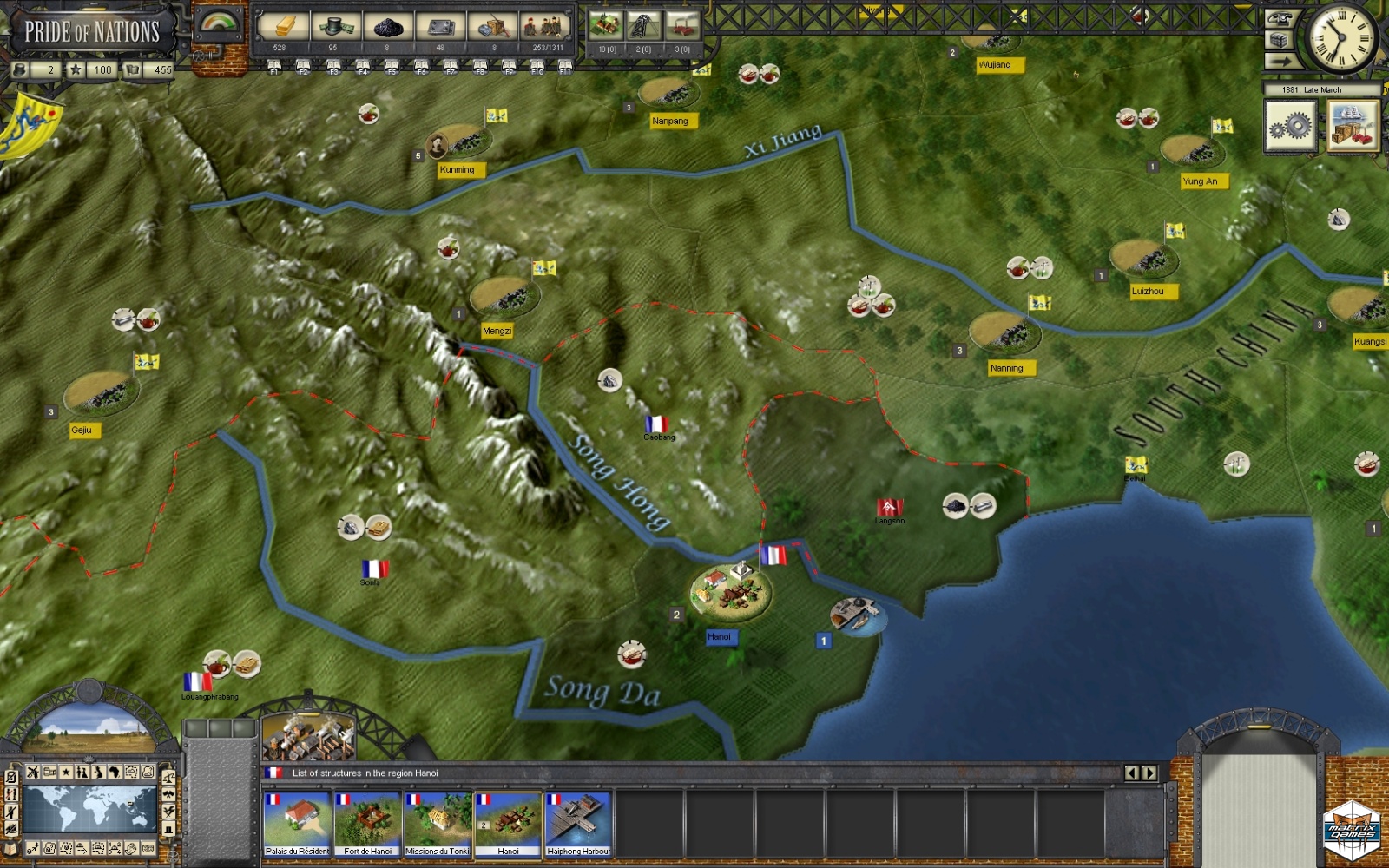Image resolution: width=1389 pixels, height=868 pixels.
Task: Toggle the Africa map filter button
Action: (x=115, y=772)
